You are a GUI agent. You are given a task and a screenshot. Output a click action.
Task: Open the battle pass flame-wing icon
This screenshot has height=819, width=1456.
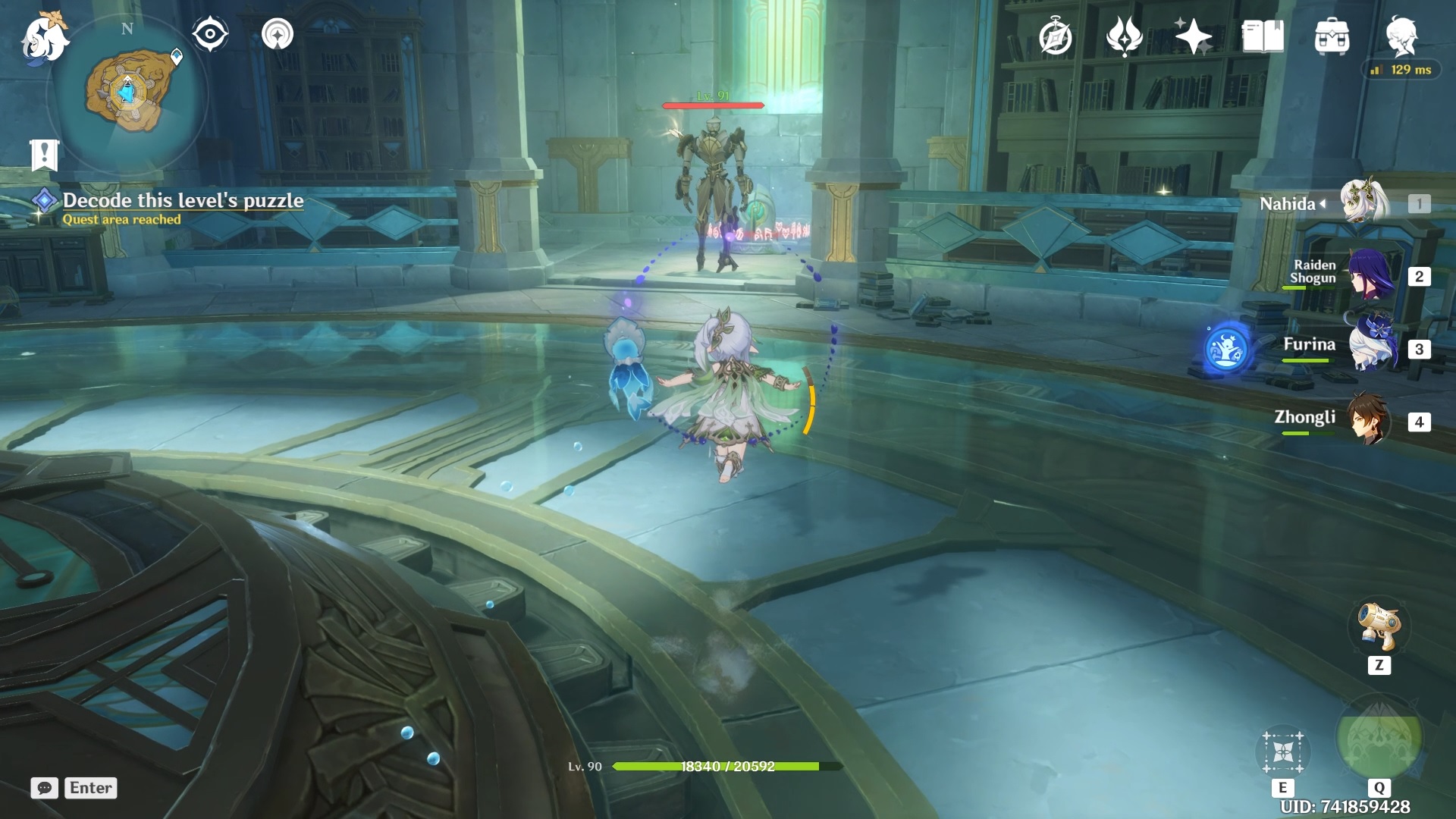click(1124, 36)
